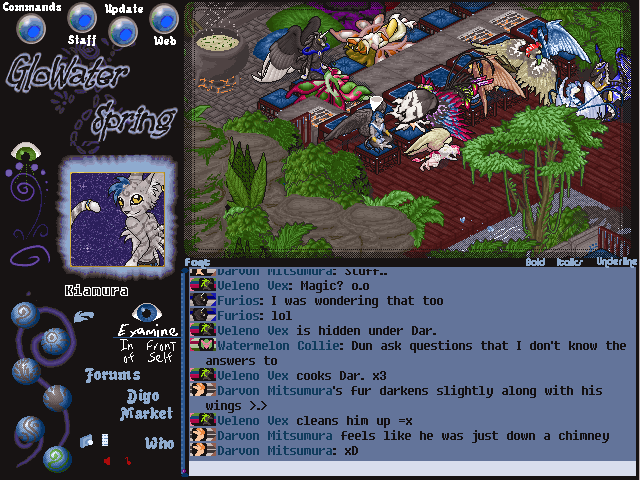Open the Update orb button

click(x=123, y=32)
